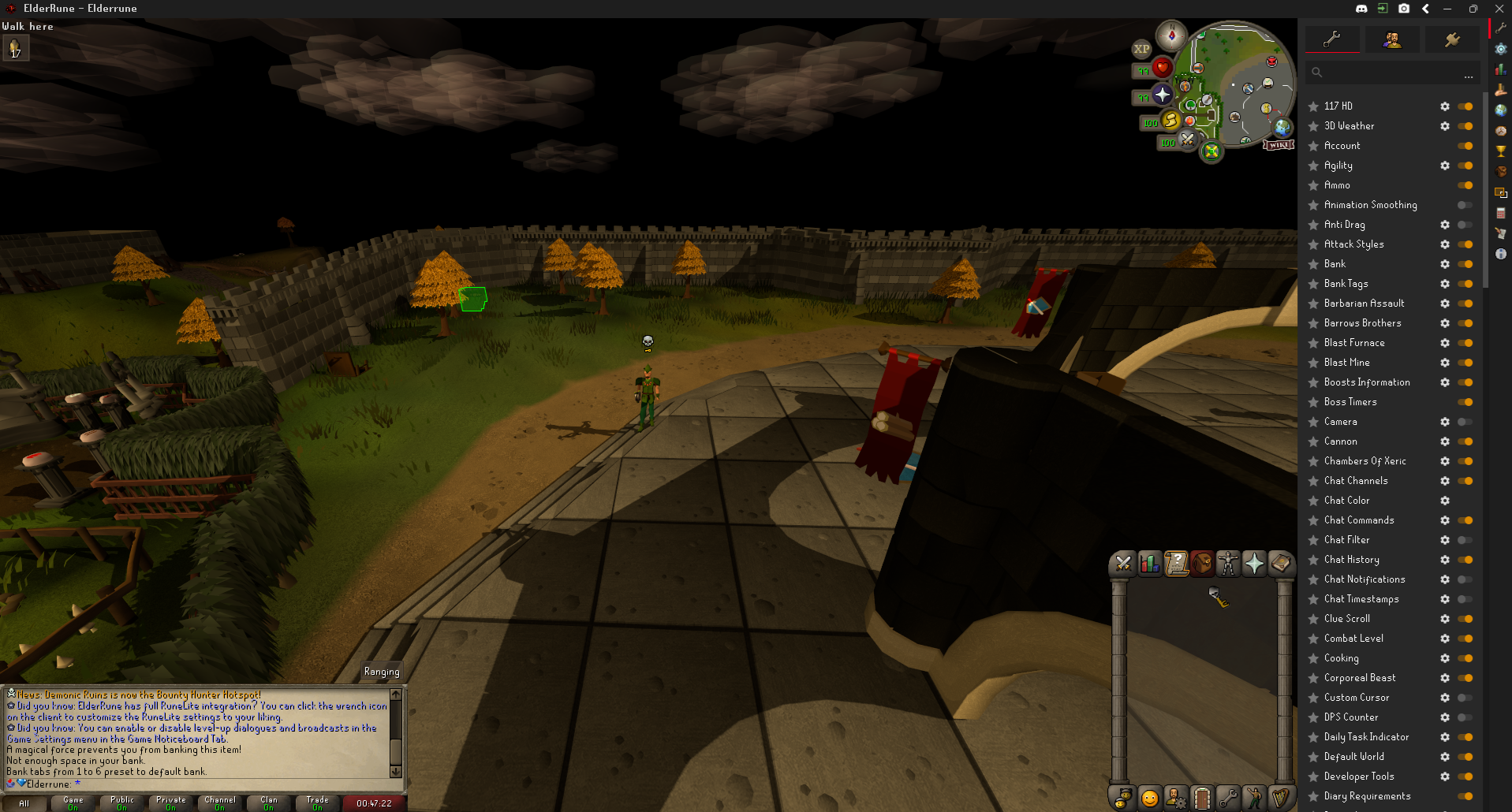Open the Emotes smiley icon
This screenshot has height=812, width=1512.
pyautogui.click(x=1150, y=797)
